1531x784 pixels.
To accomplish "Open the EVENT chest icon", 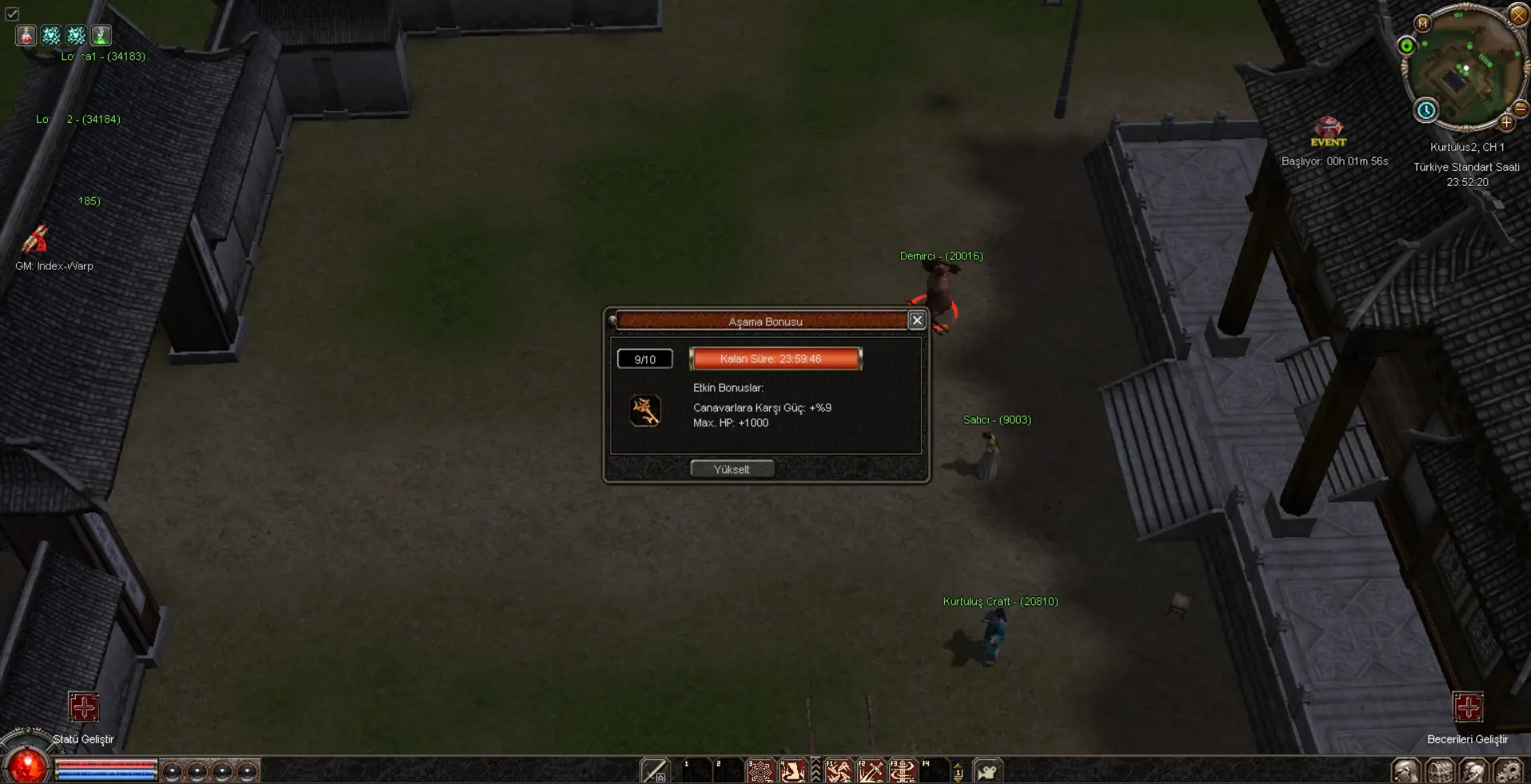I will [x=1328, y=127].
